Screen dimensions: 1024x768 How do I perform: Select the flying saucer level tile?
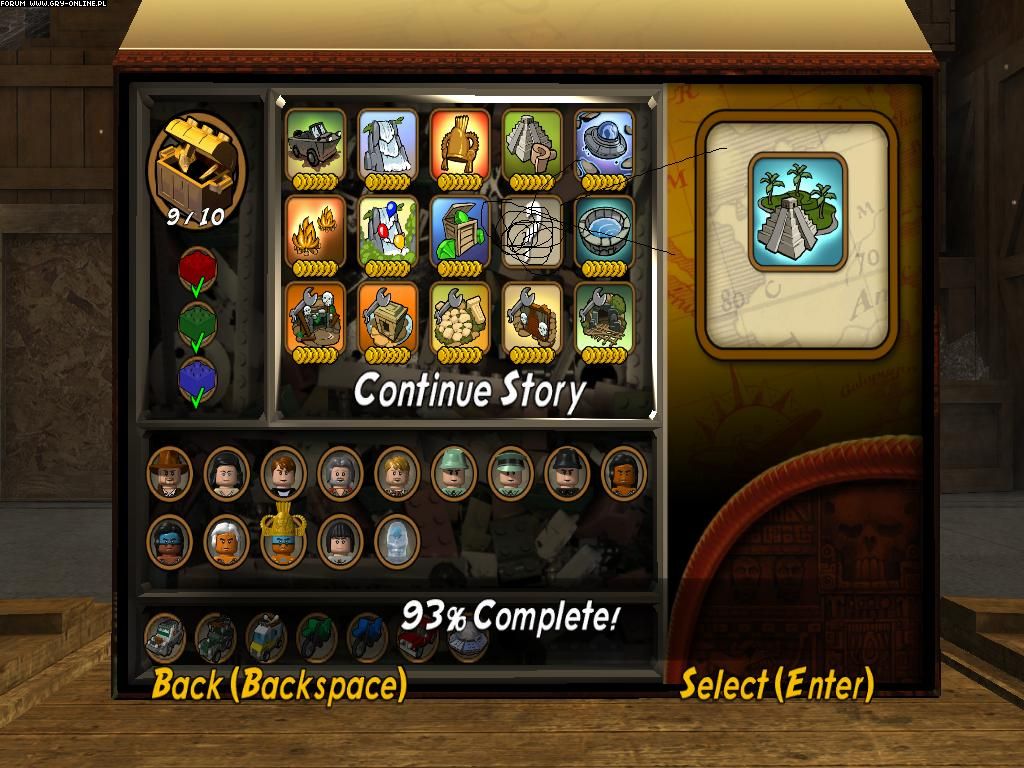click(604, 146)
